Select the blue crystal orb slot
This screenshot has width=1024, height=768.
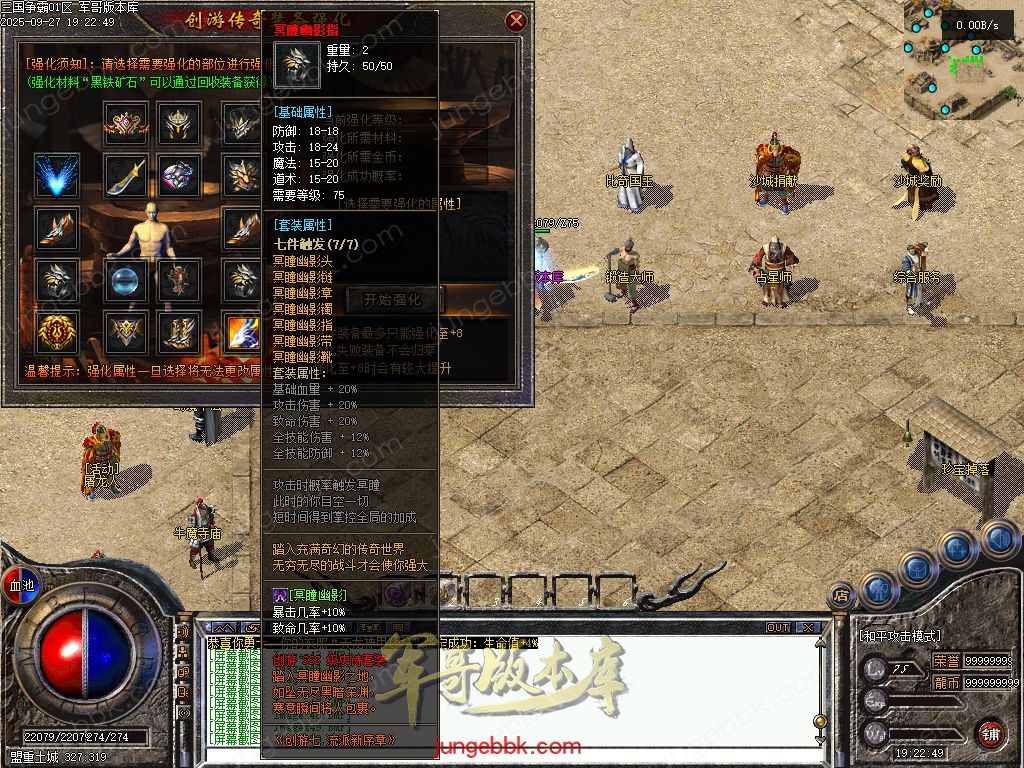pyautogui.click(x=126, y=280)
